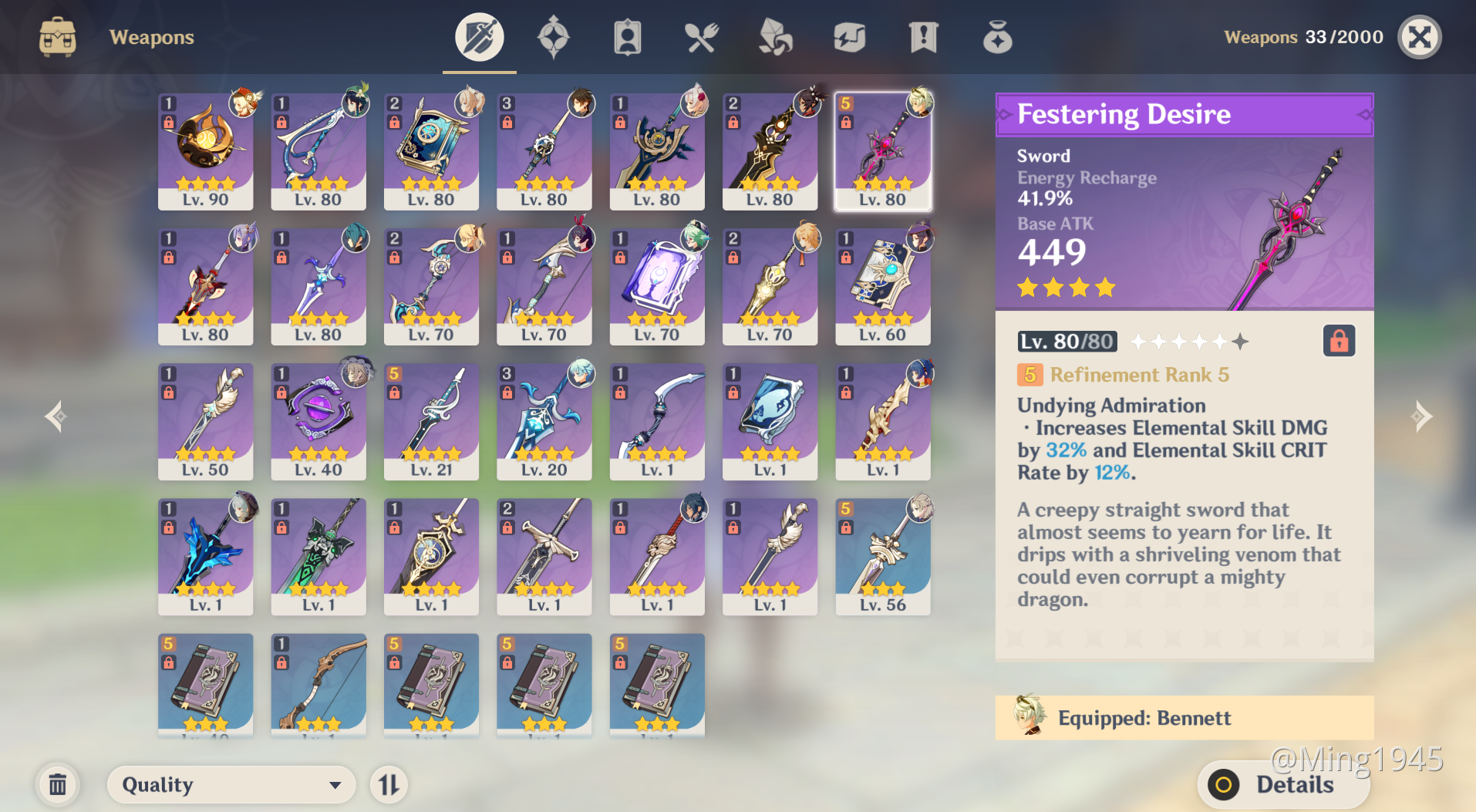Open the Food inventory tab
Viewport: 1476px width, 812px height.
pyautogui.click(x=700, y=36)
